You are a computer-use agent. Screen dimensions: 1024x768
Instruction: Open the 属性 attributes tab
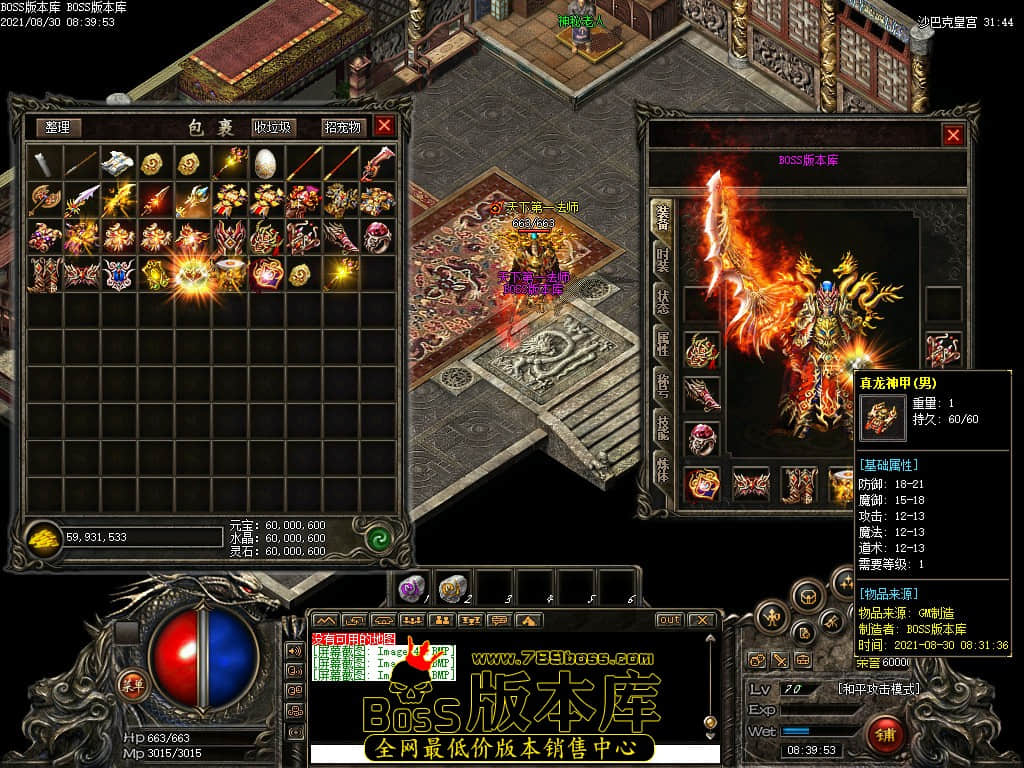click(661, 342)
